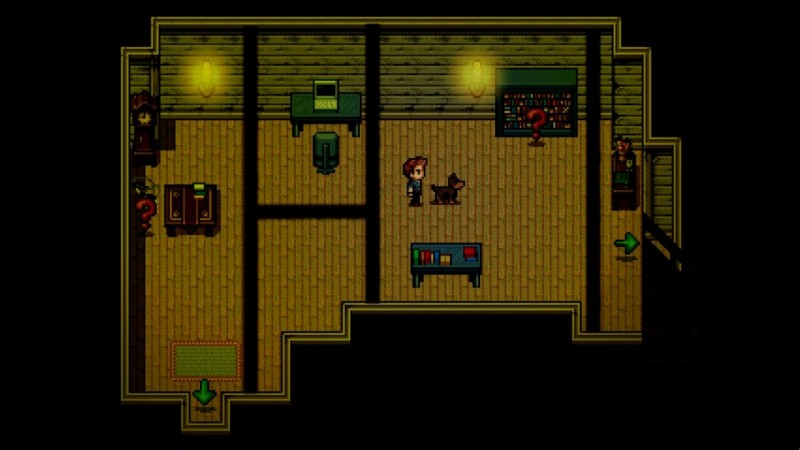The height and width of the screenshot is (450, 800).
Task: Click the red question mark on the bookshelf
Action: (x=537, y=122)
